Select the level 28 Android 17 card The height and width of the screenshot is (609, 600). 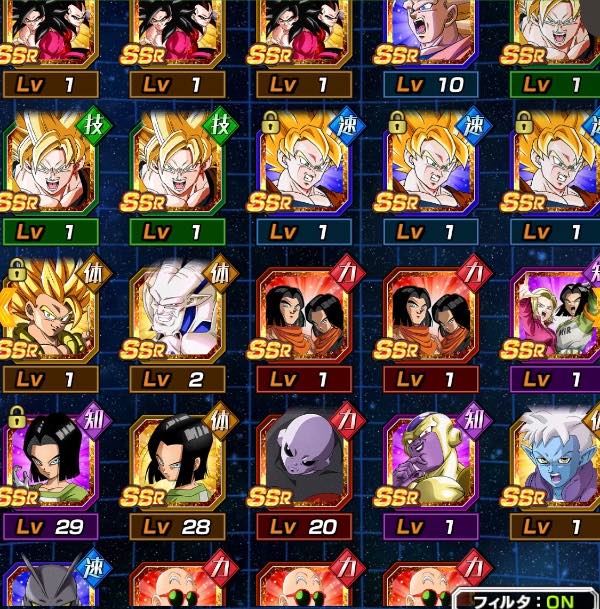click(178, 460)
